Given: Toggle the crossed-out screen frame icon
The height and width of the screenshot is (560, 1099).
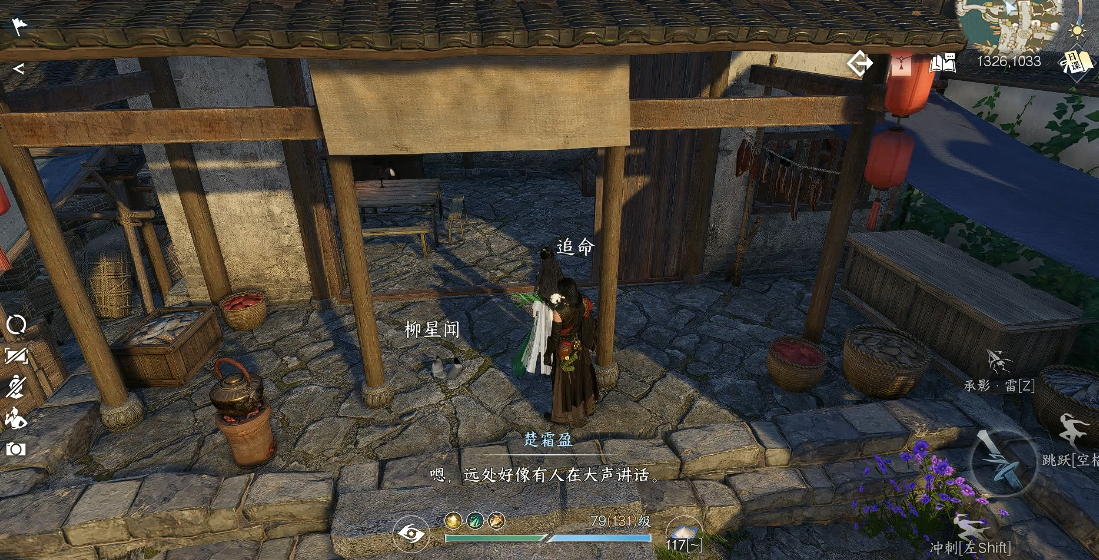Looking at the screenshot, I should pyautogui.click(x=16, y=355).
